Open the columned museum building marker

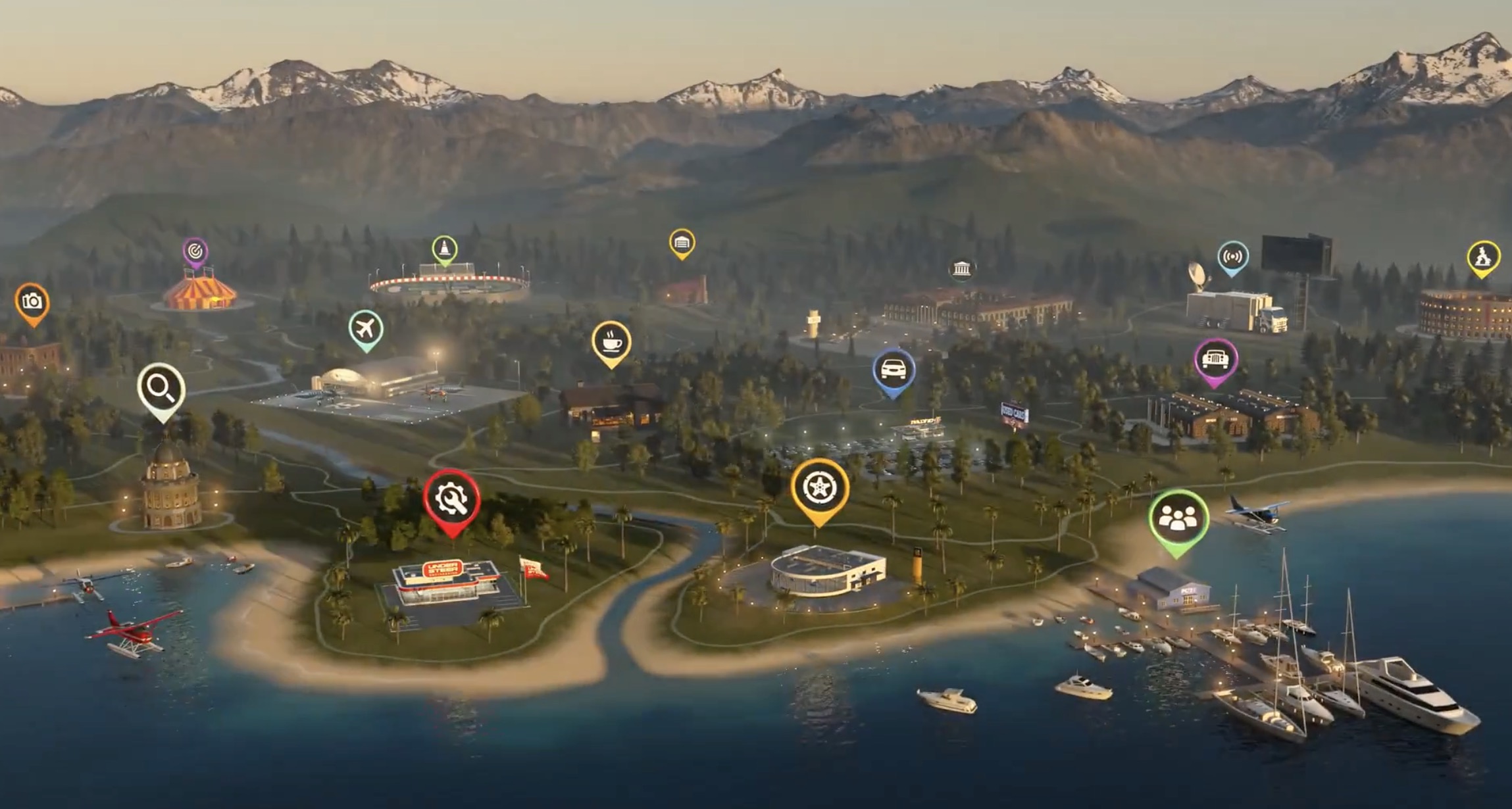(961, 269)
